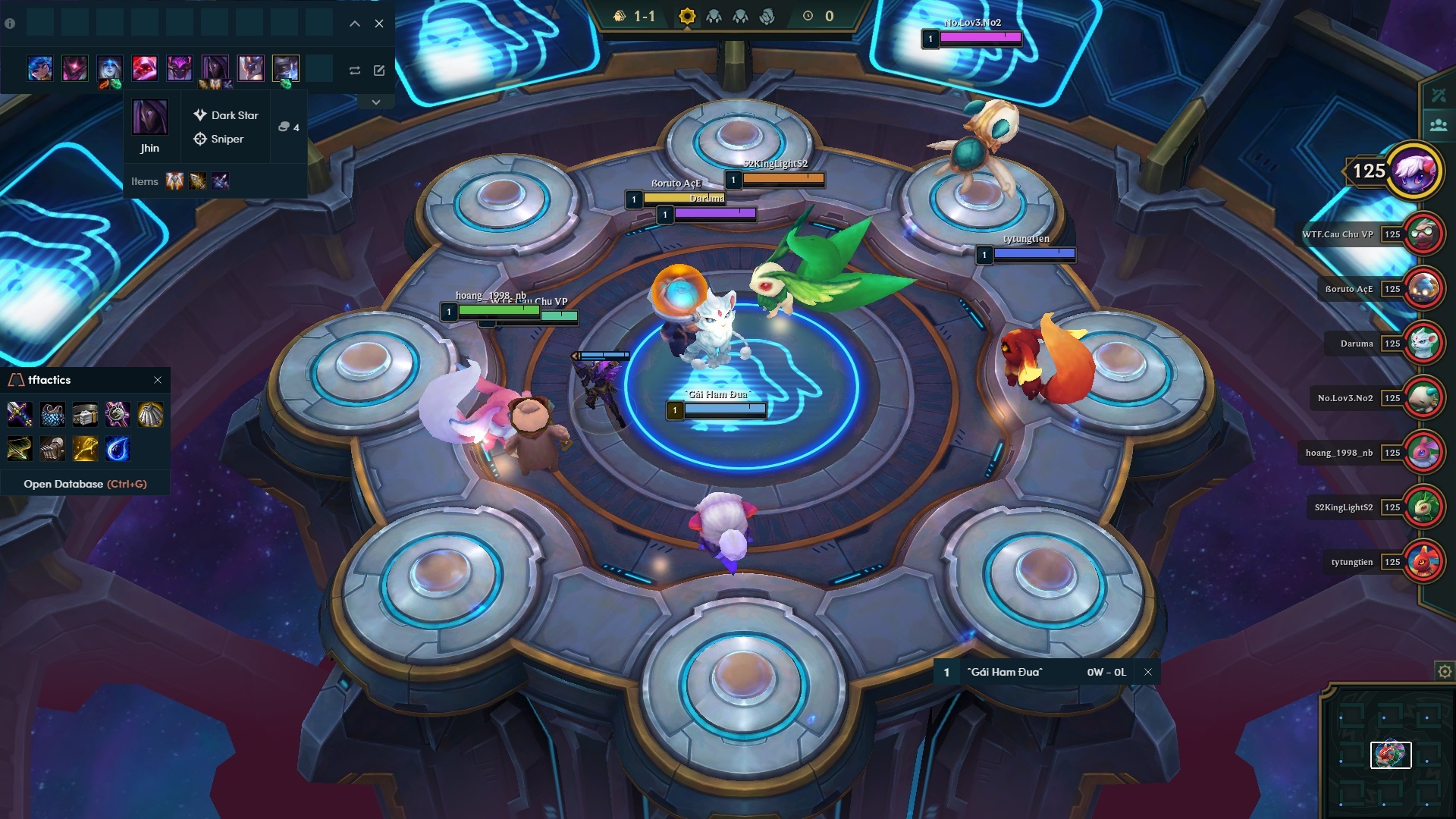The height and width of the screenshot is (819, 1456).
Task: Collapse the team overlay using the up chevron
Action: click(353, 24)
